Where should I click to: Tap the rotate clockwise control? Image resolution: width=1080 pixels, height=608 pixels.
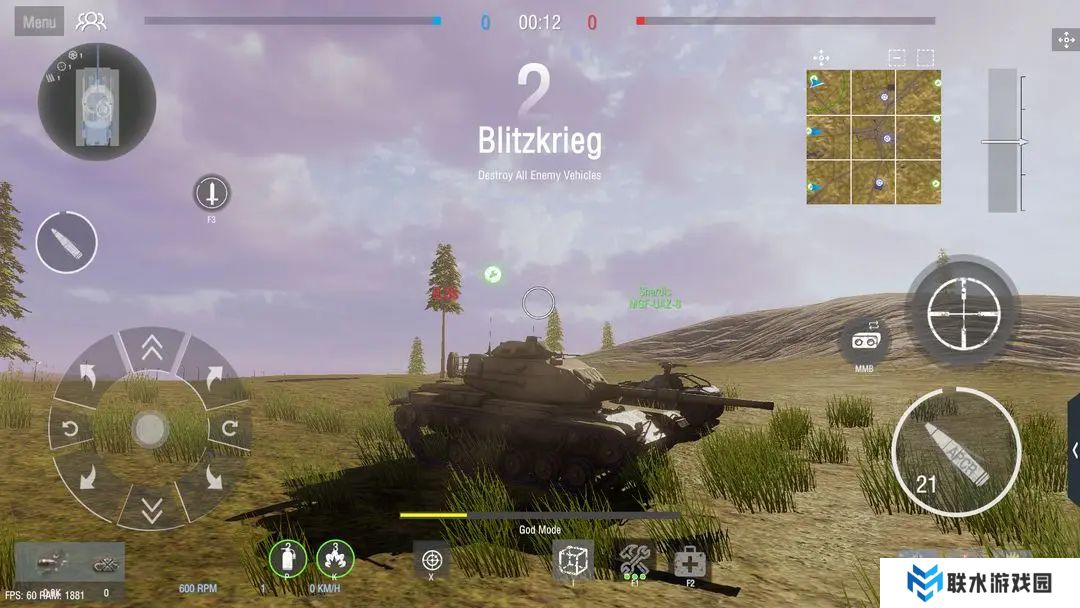point(230,430)
